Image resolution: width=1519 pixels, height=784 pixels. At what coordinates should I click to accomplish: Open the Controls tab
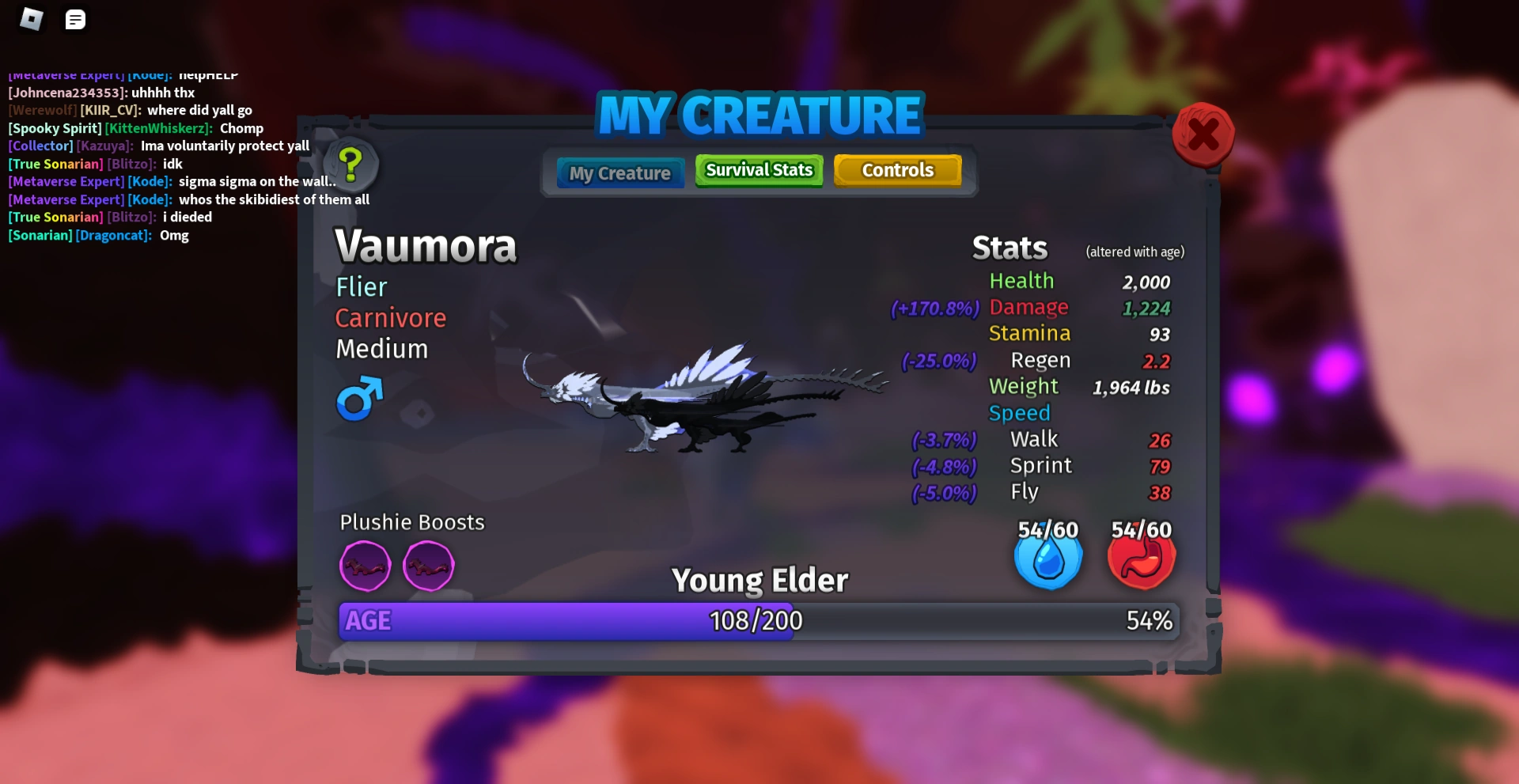point(898,169)
